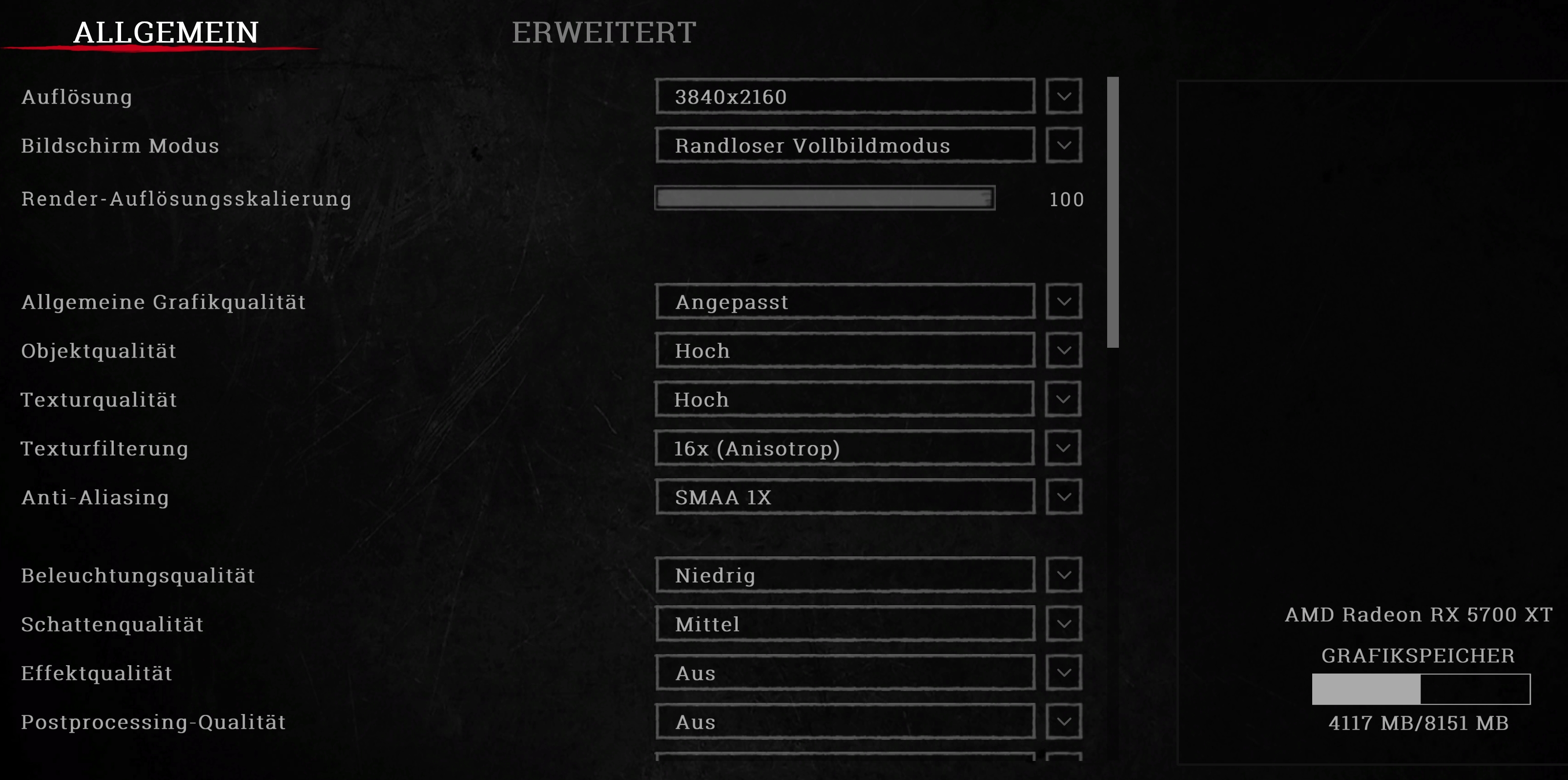Open the Postprocessing-Qualität dropdown
Screen dimensions: 1568x780
845,722
